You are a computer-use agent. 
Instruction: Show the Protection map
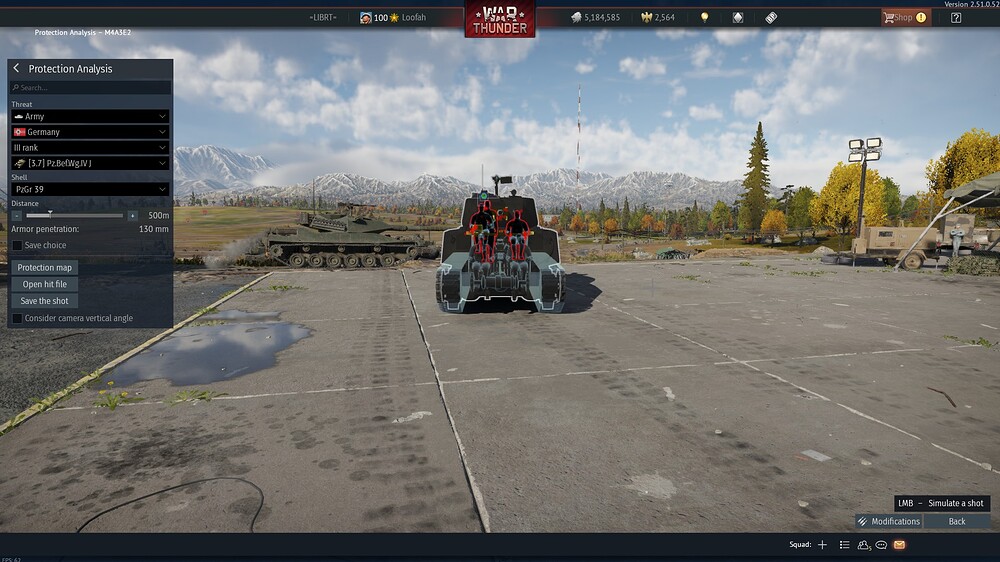point(45,268)
